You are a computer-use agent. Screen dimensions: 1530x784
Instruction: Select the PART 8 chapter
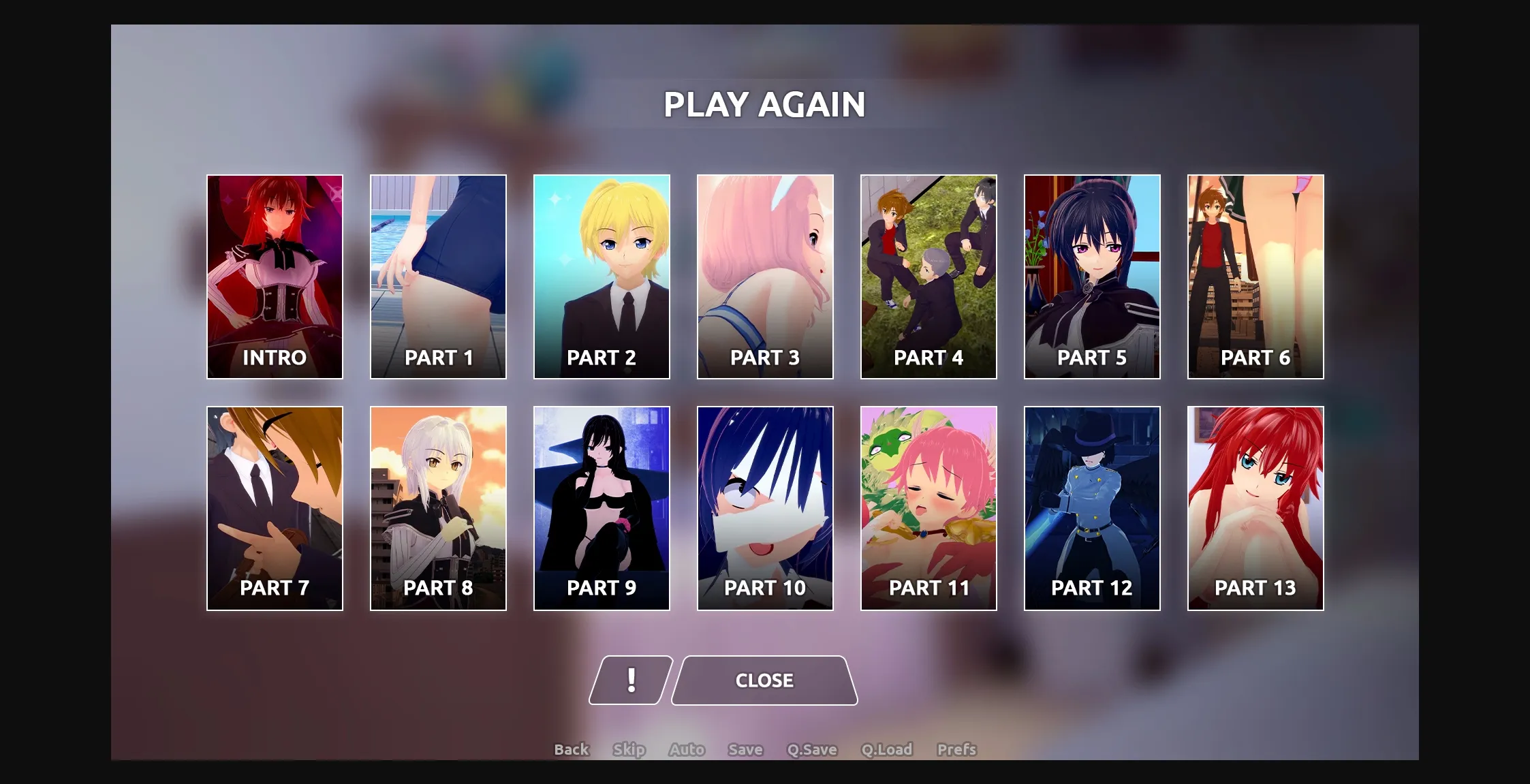click(x=438, y=506)
